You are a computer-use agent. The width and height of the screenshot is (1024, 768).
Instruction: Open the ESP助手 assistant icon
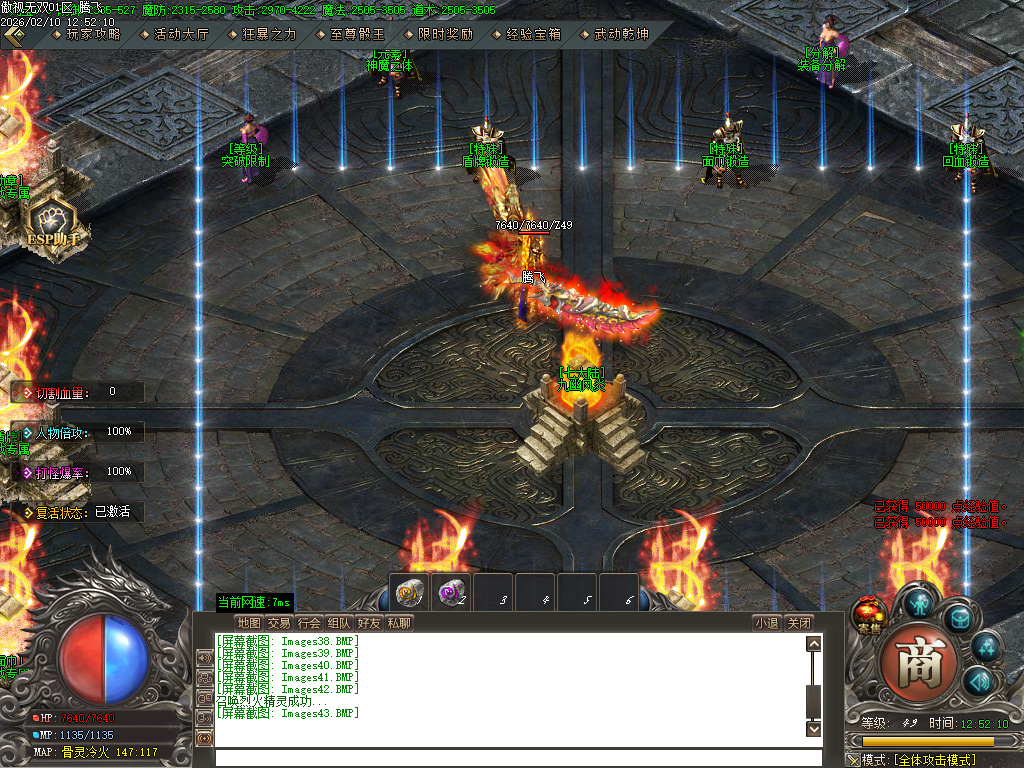(x=51, y=220)
